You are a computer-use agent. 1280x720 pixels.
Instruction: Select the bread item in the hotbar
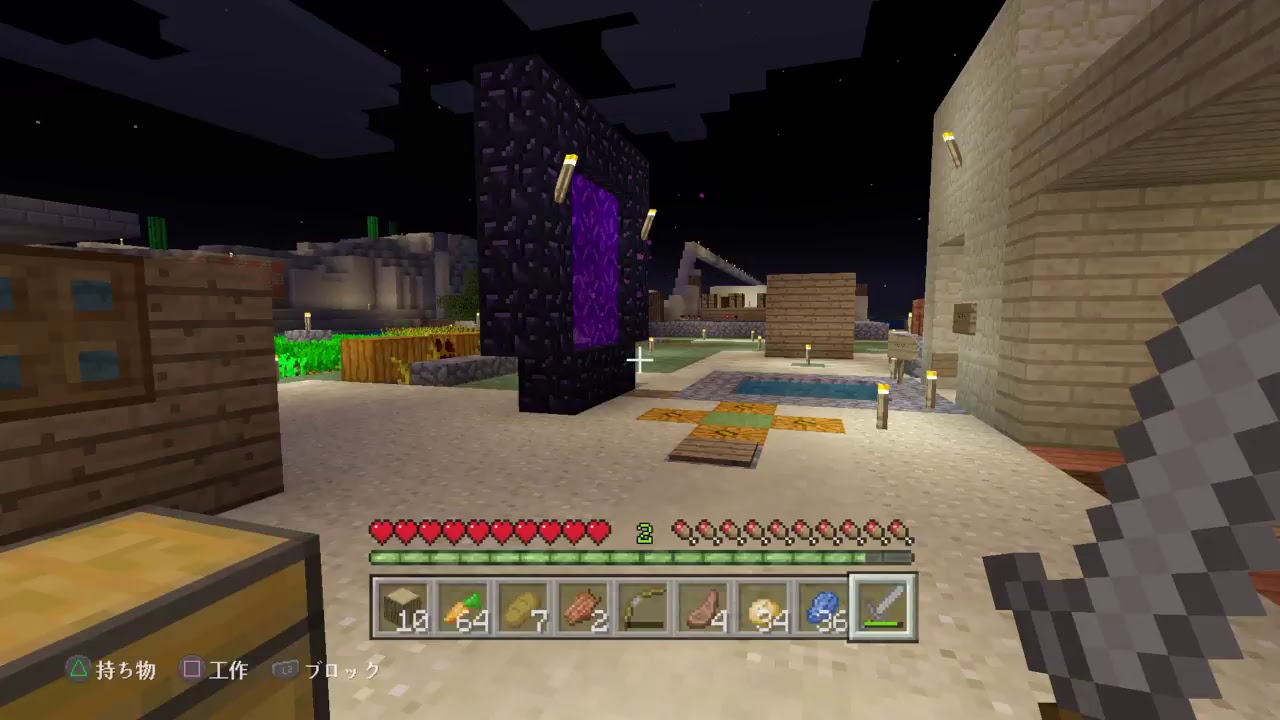[x=521, y=605]
